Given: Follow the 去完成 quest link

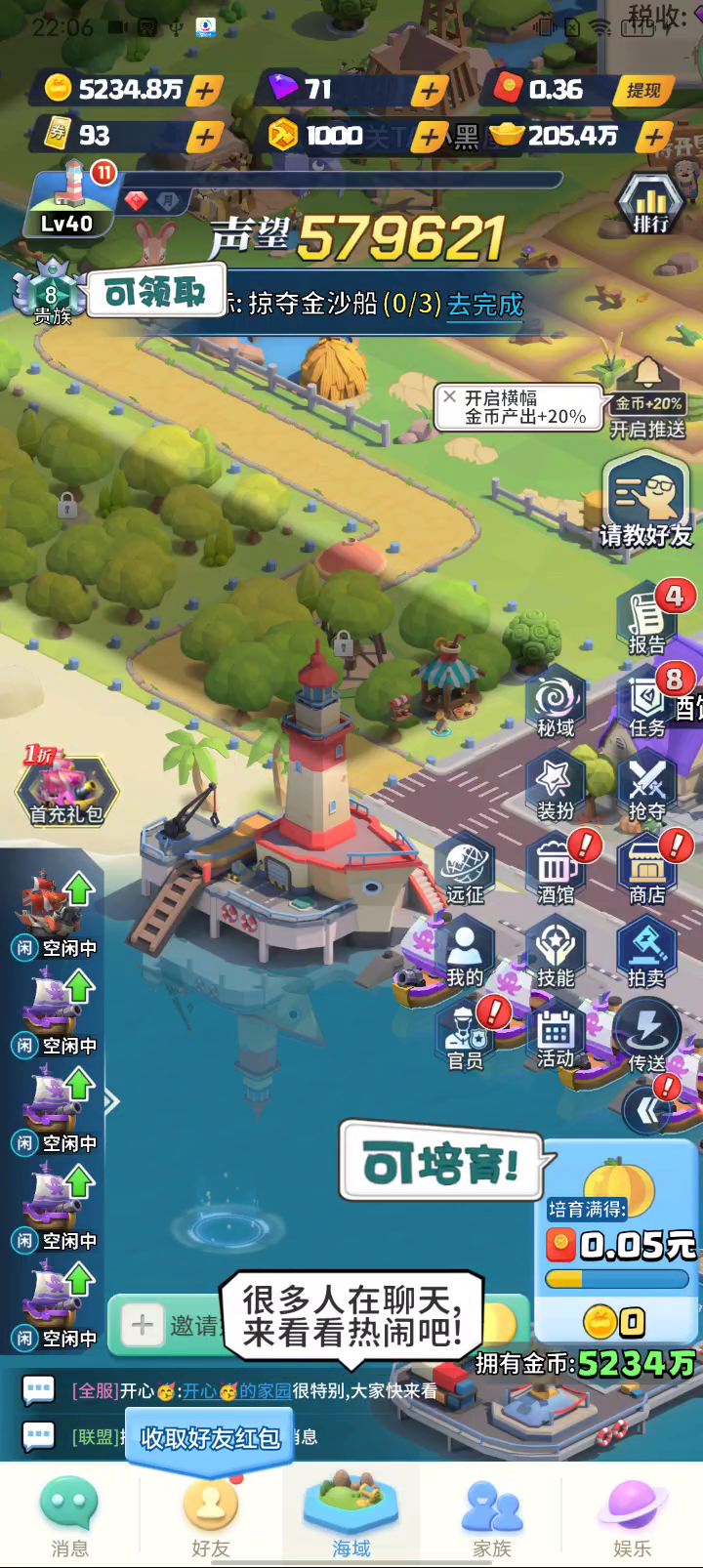Looking at the screenshot, I should click(x=485, y=305).
